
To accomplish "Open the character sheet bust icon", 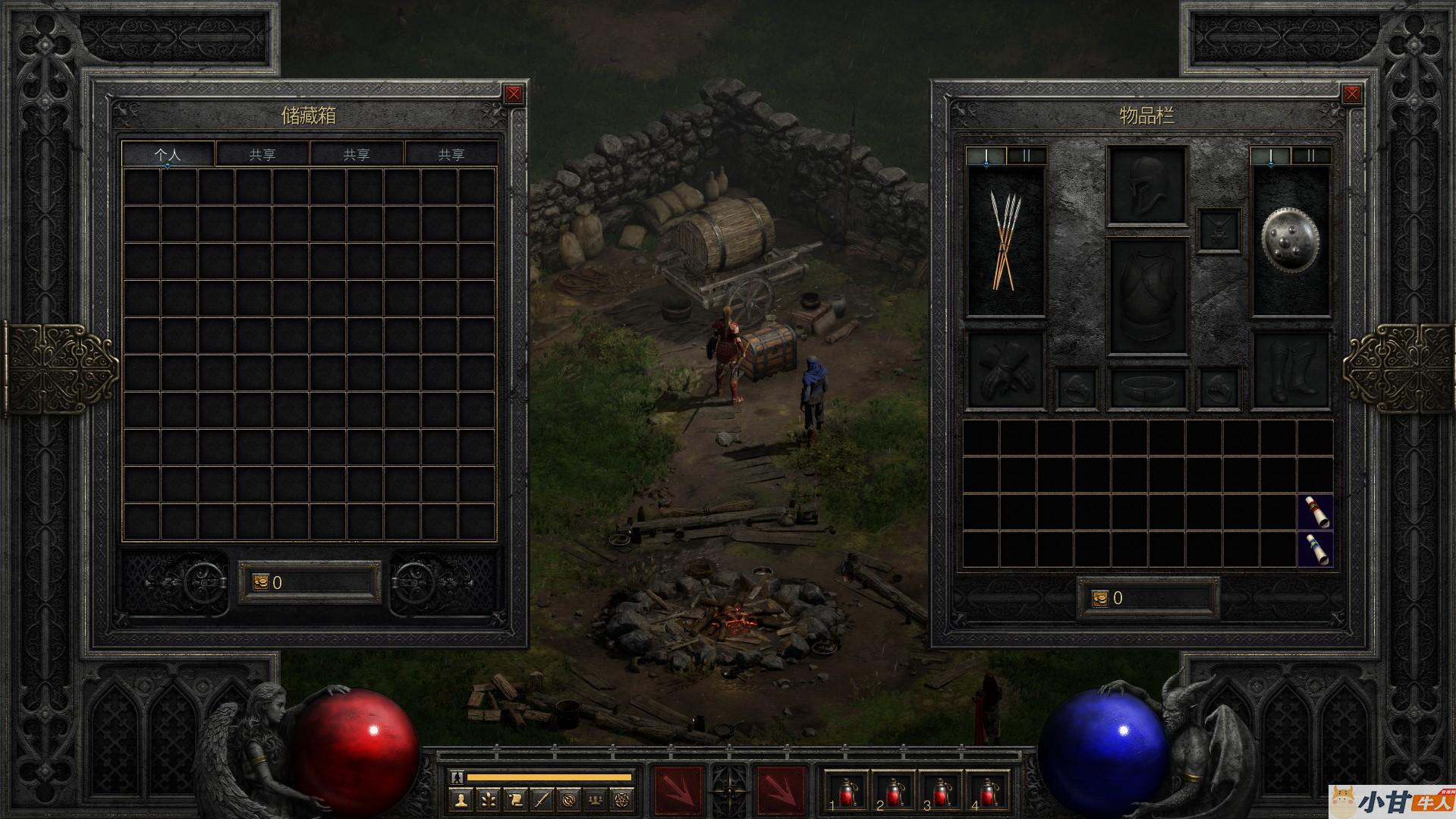I will (461, 799).
